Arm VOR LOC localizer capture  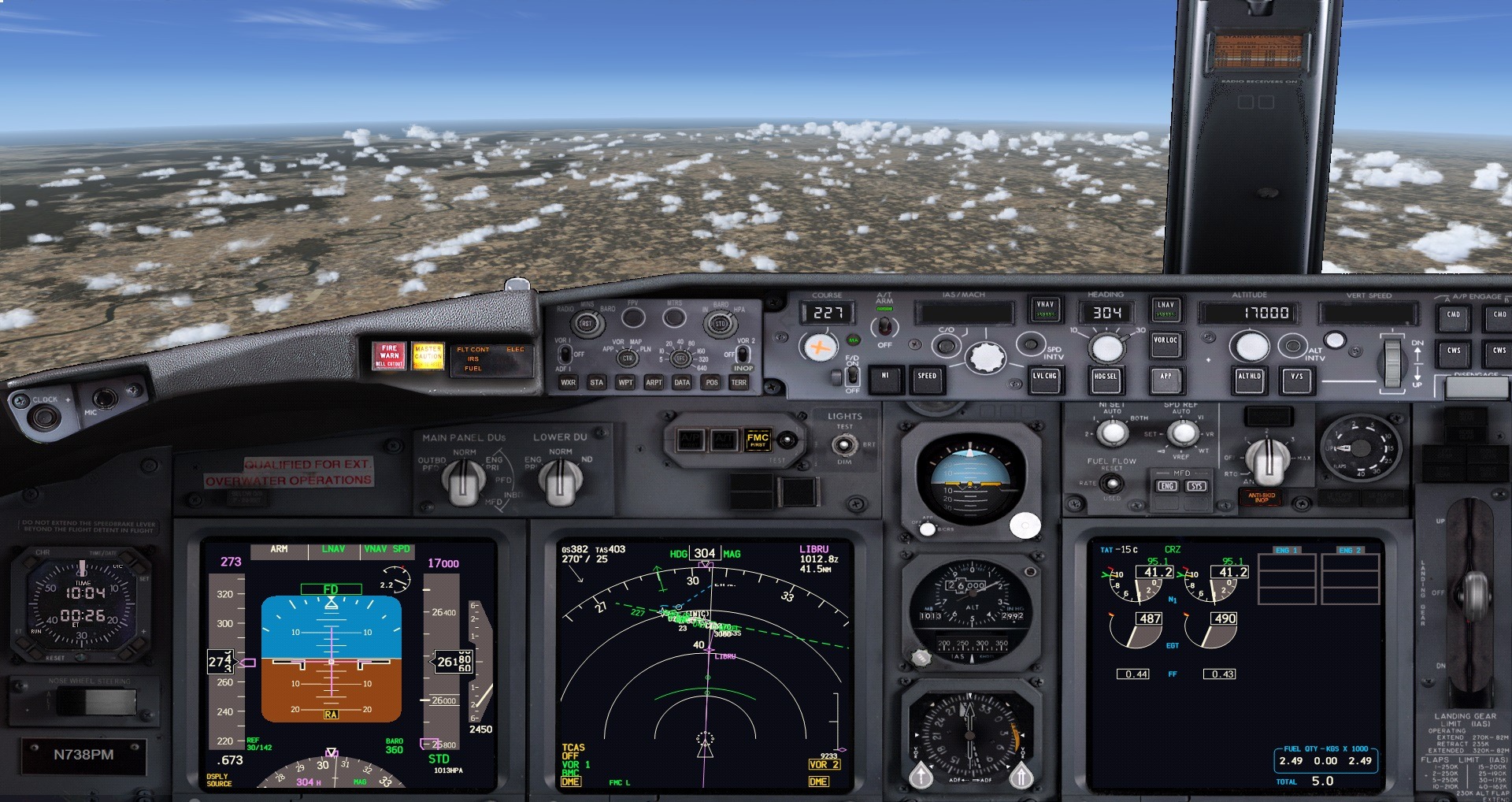[1165, 343]
